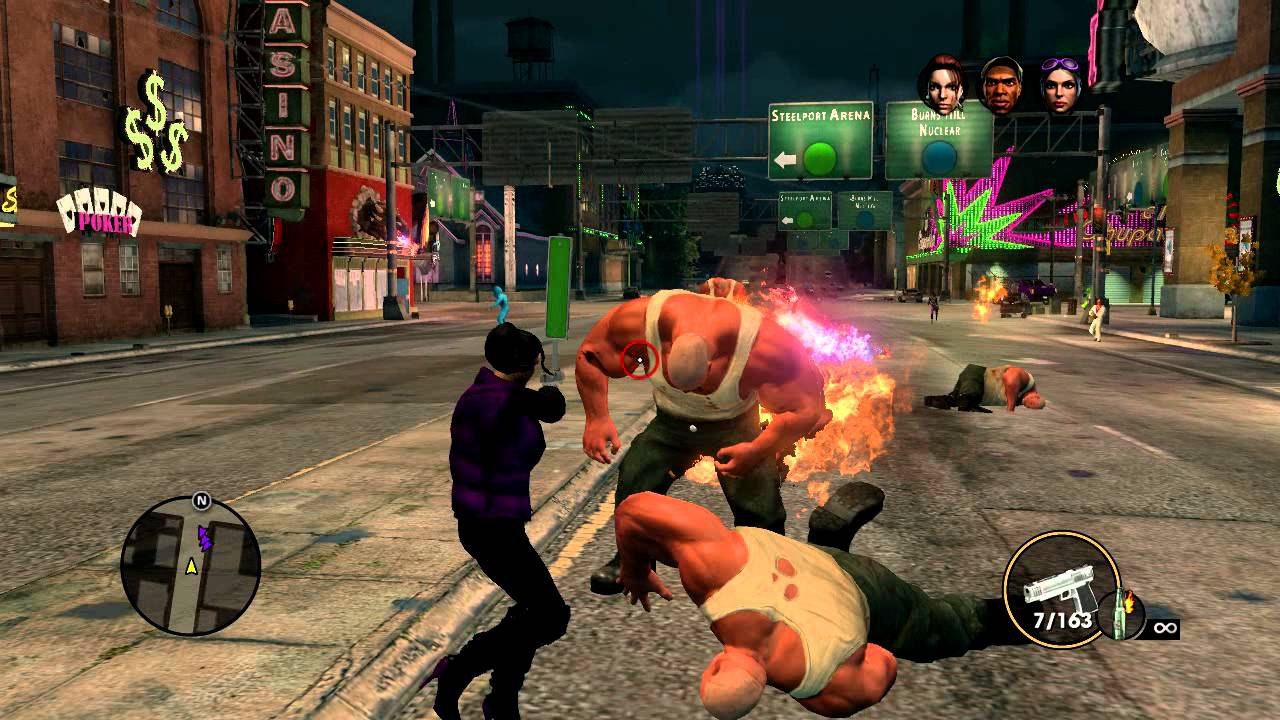Select the male homie portrait
The width and height of the screenshot is (1280, 720).
point(1001,85)
